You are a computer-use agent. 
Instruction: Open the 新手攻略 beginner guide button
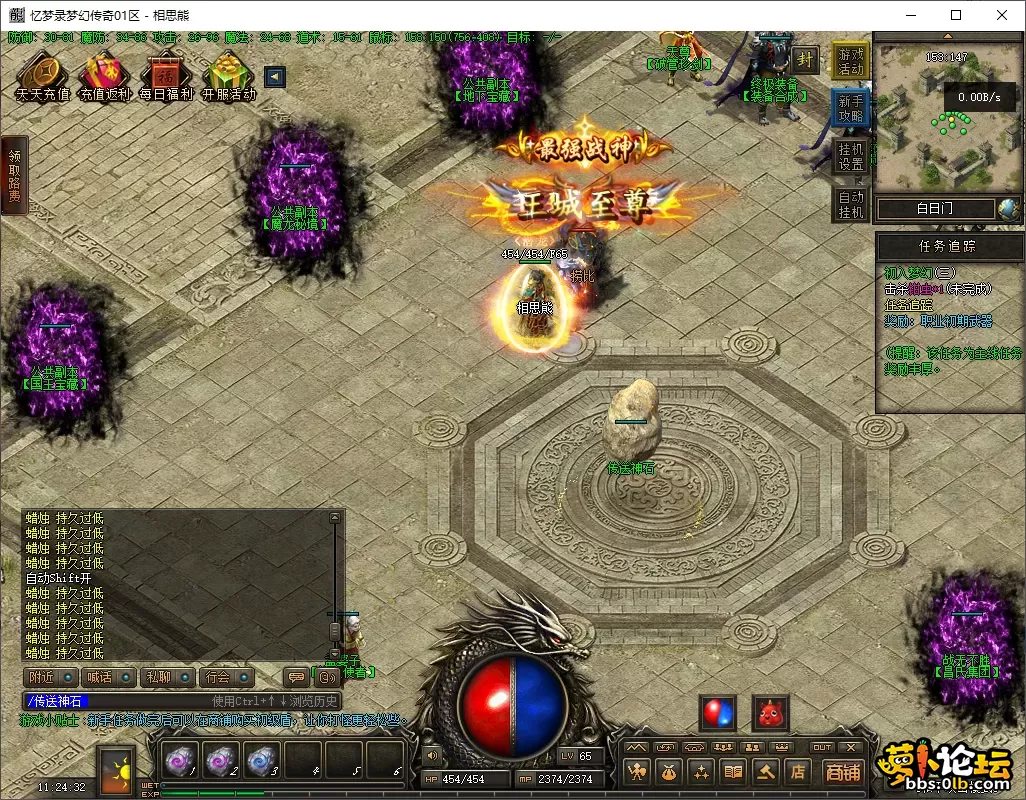pyautogui.click(x=851, y=108)
